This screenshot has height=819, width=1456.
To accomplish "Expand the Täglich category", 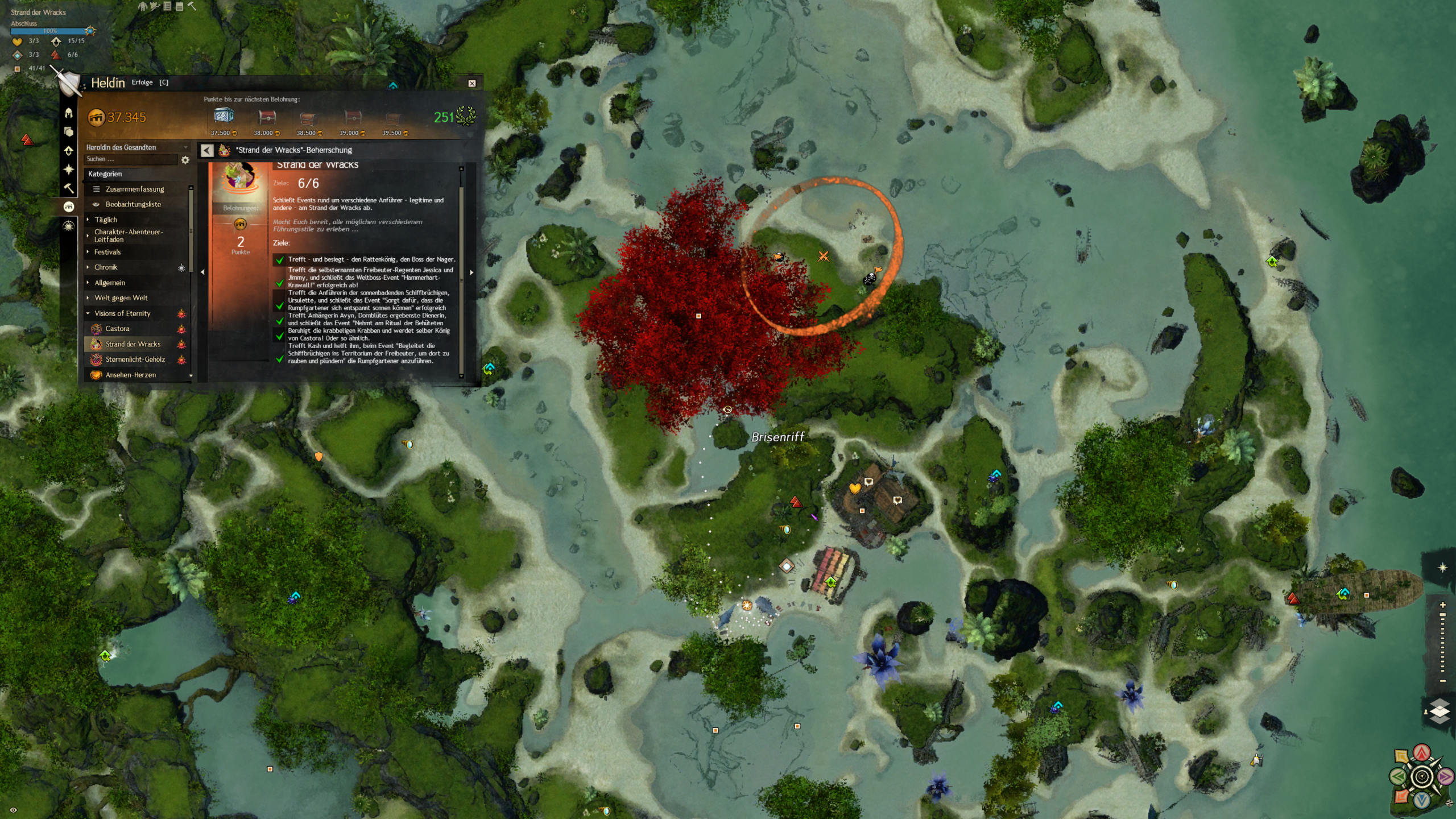I will point(106,220).
